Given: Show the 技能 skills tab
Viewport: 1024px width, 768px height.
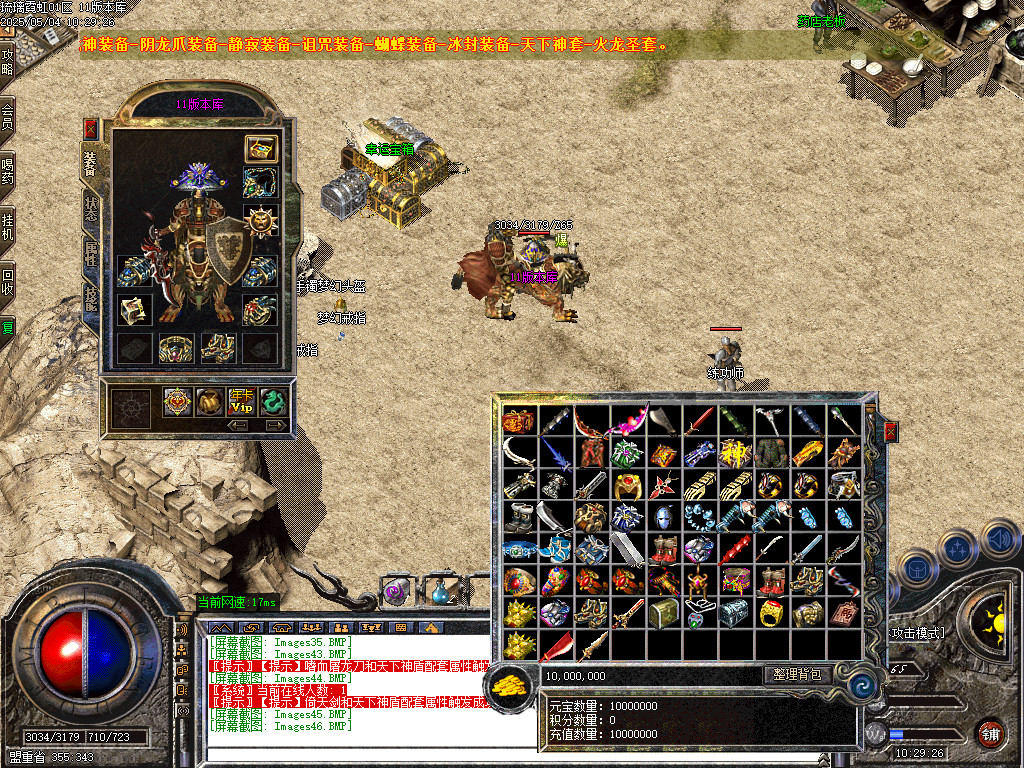Looking at the screenshot, I should click(91, 300).
